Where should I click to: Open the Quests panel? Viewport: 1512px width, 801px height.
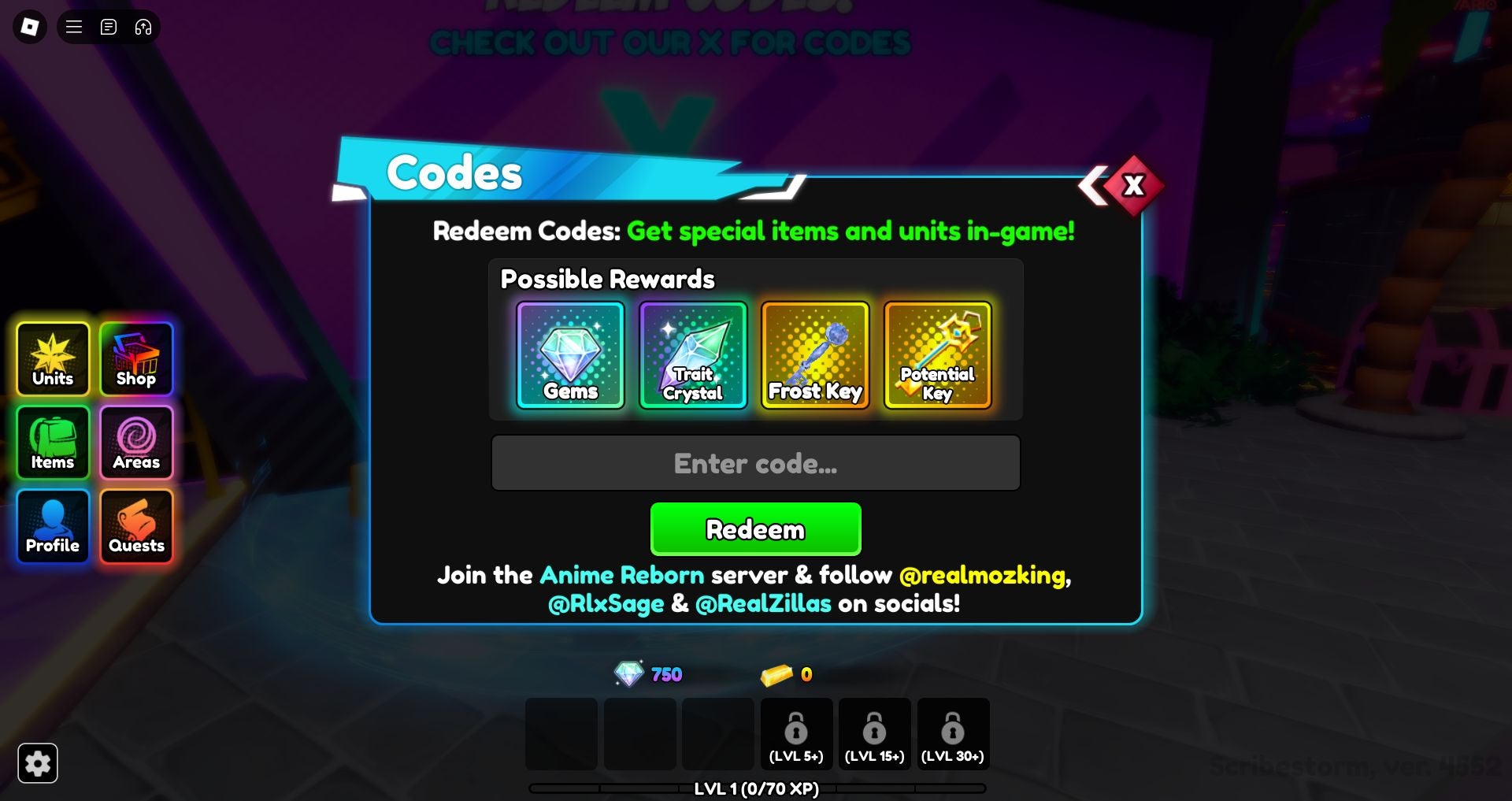(x=135, y=526)
